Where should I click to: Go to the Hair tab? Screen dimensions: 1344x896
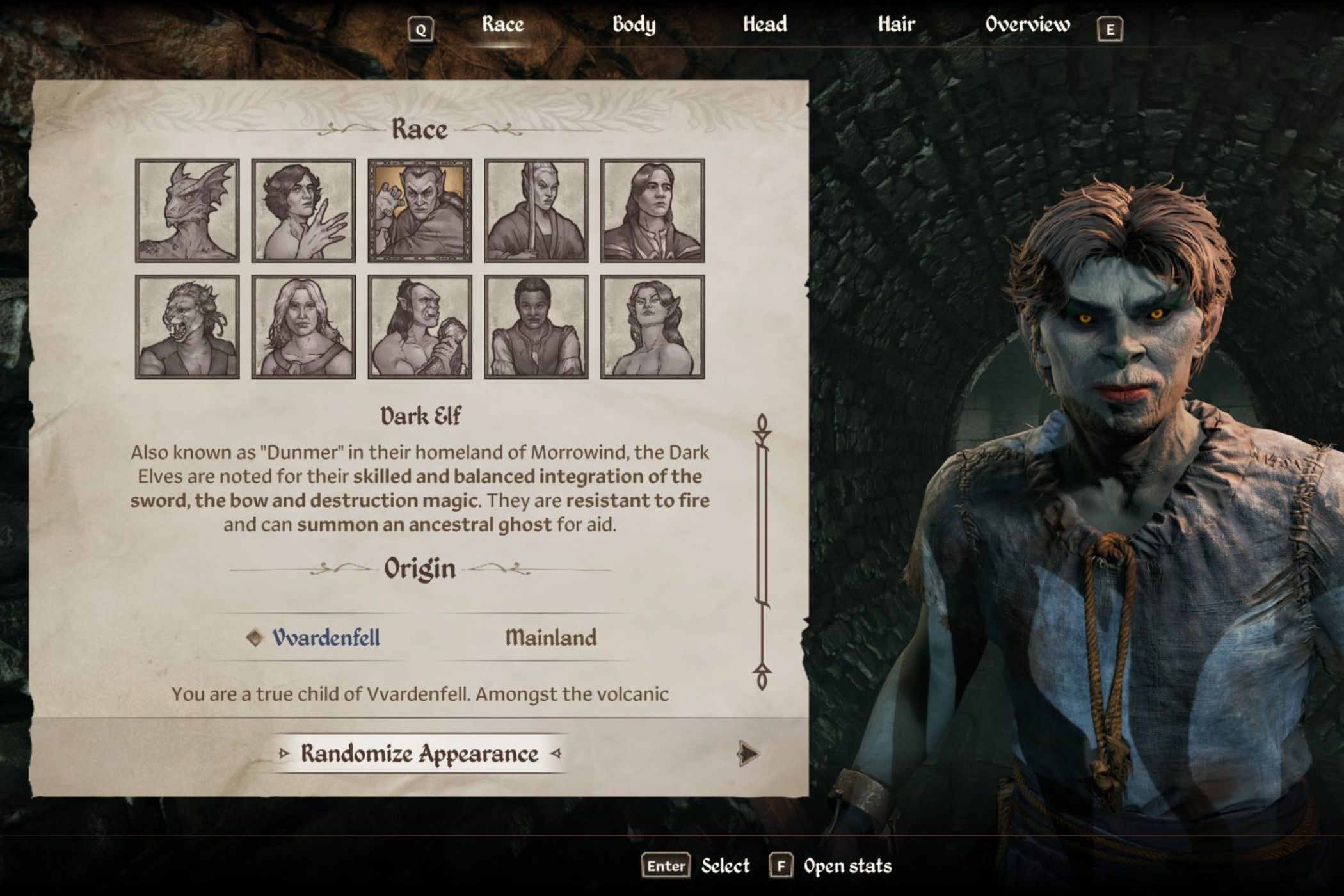tap(896, 24)
